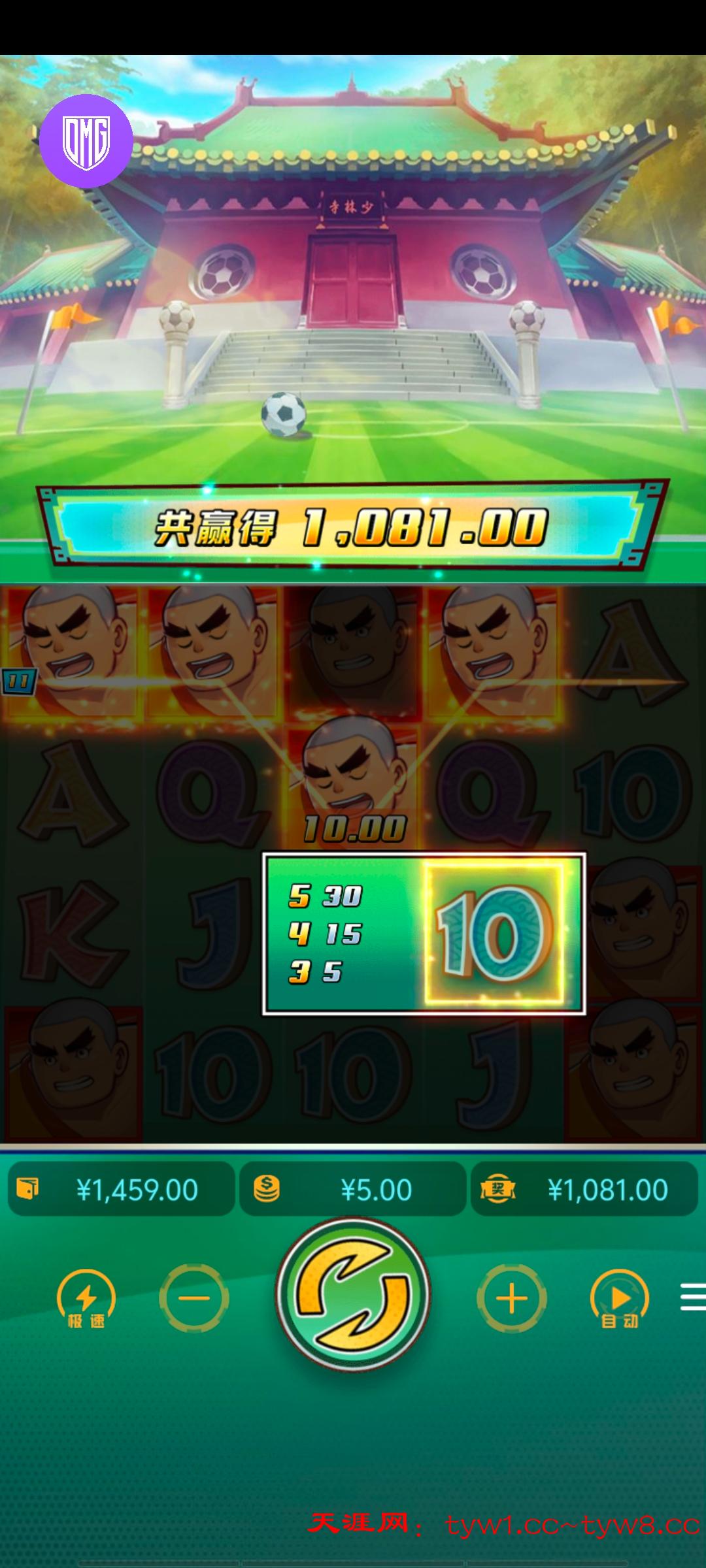Toggle turbo speed lightning mode
The image size is (706, 1568).
[x=86, y=1300]
